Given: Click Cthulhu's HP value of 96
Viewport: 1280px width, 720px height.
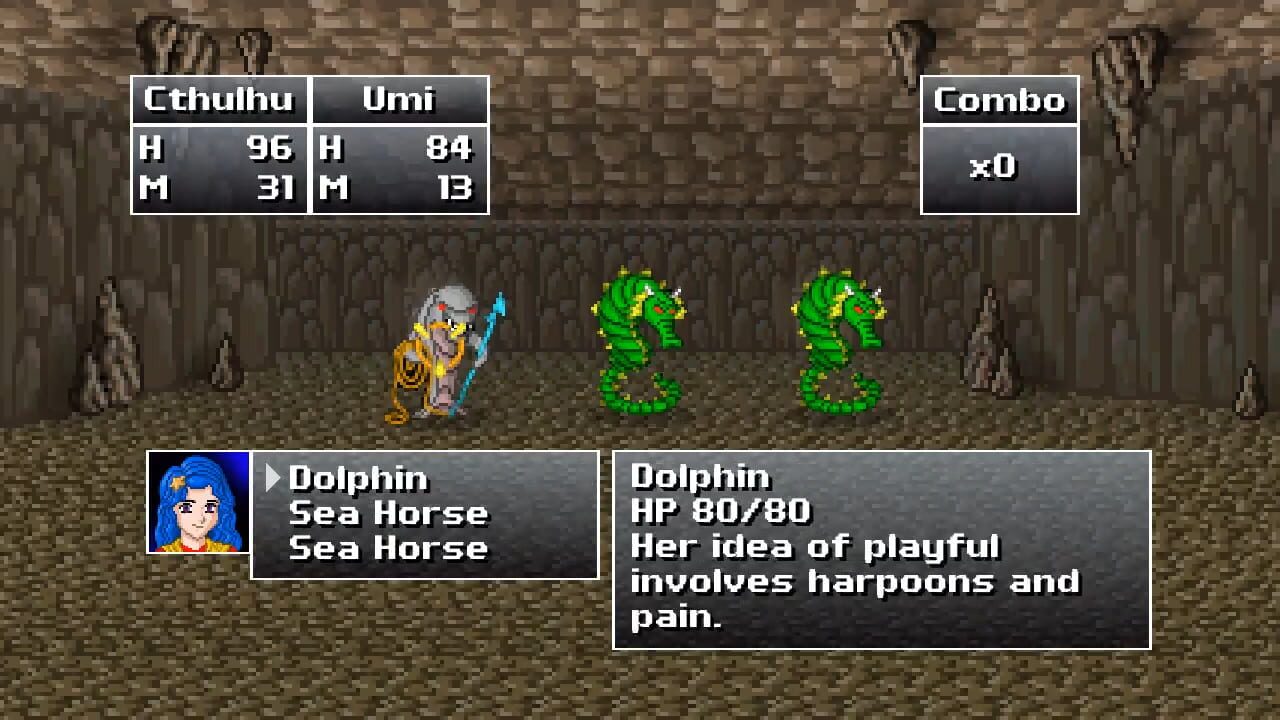Looking at the screenshot, I should point(271,148).
